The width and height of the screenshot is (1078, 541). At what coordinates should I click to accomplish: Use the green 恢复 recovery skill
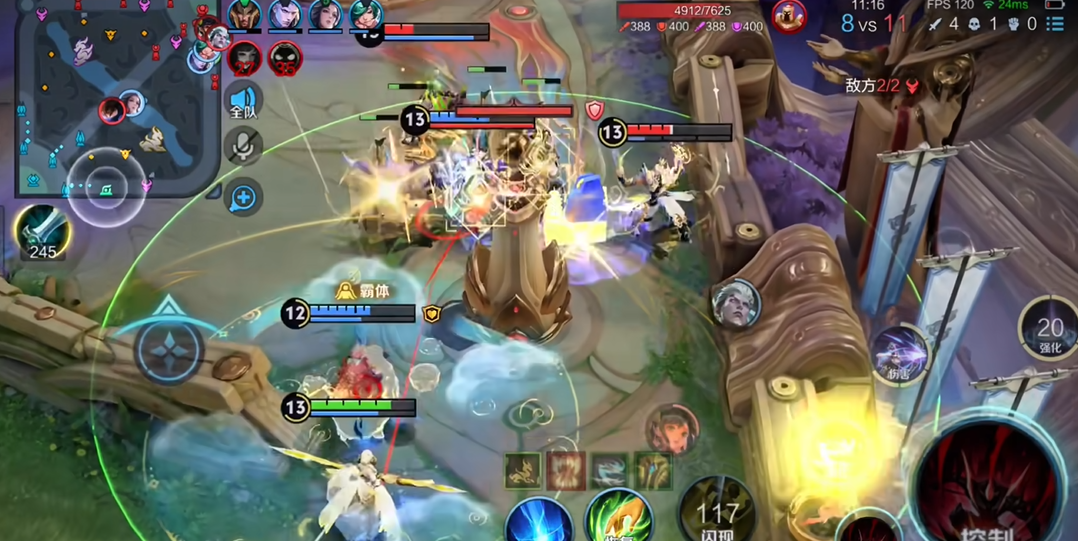coord(619,518)
